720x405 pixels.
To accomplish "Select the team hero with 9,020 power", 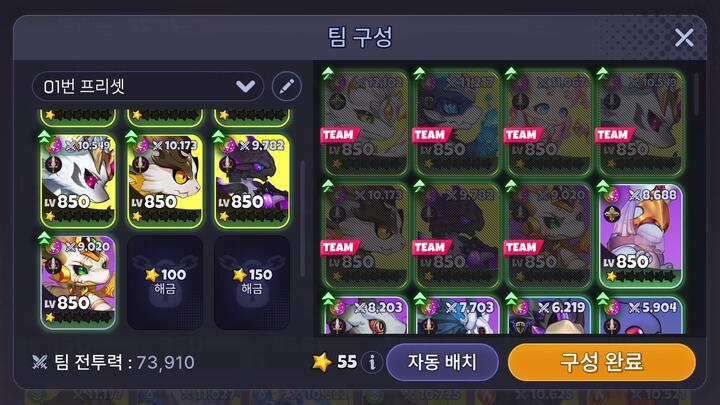I will 78,282.
